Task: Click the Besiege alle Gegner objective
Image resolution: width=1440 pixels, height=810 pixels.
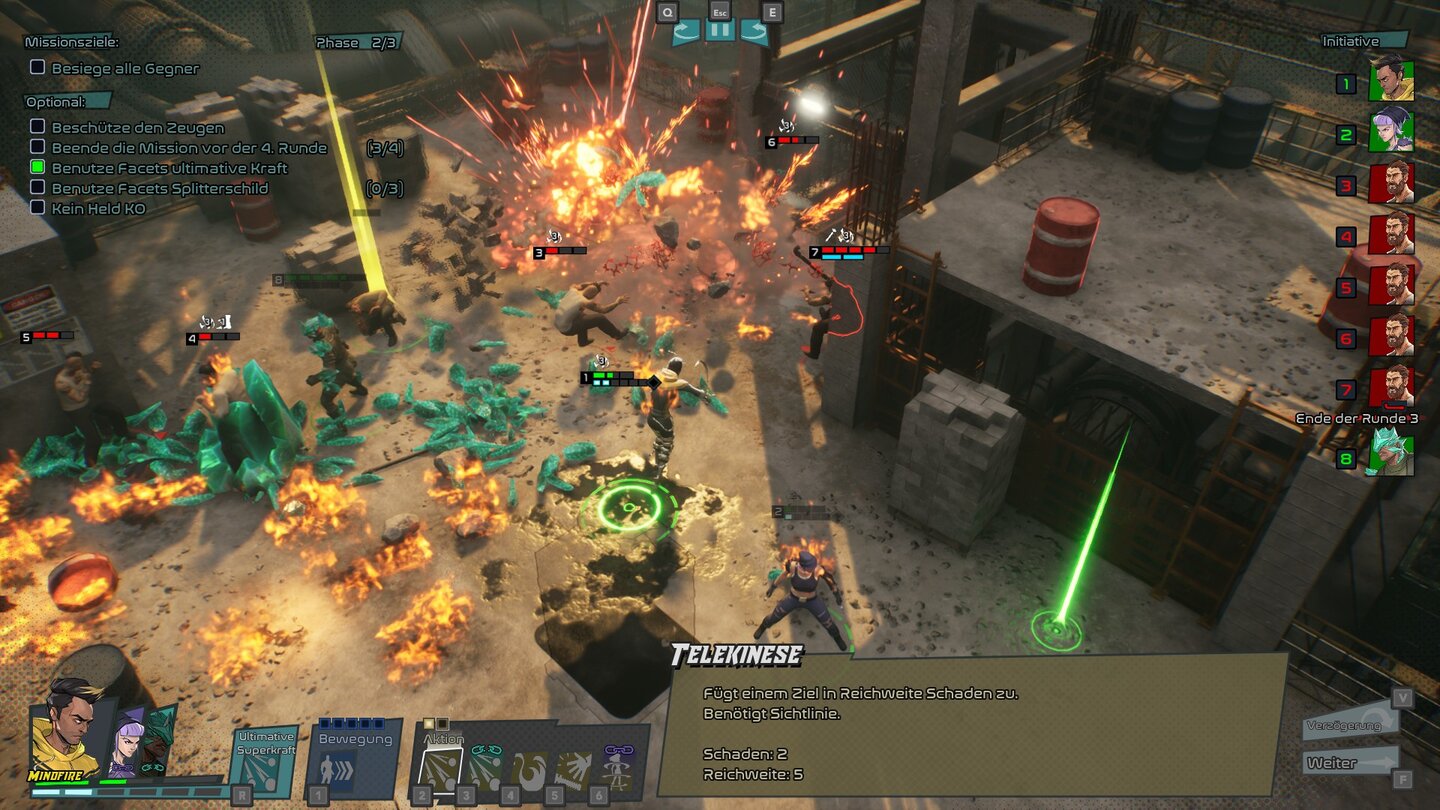Action: coord(124,68)
